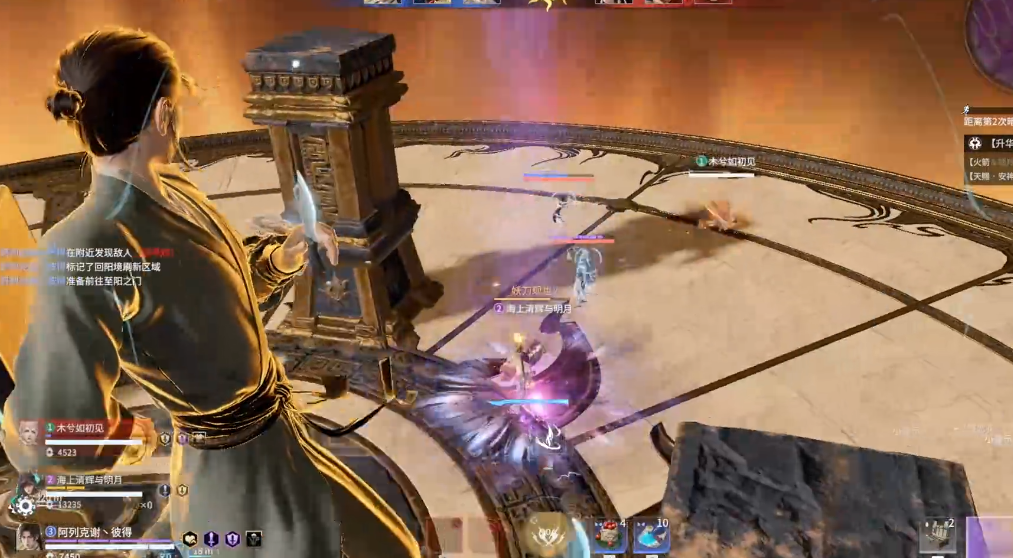Use the blue consumable with count 10
Screen dimensions: 1013x558
pyautogui.click(x=650, y=535)
